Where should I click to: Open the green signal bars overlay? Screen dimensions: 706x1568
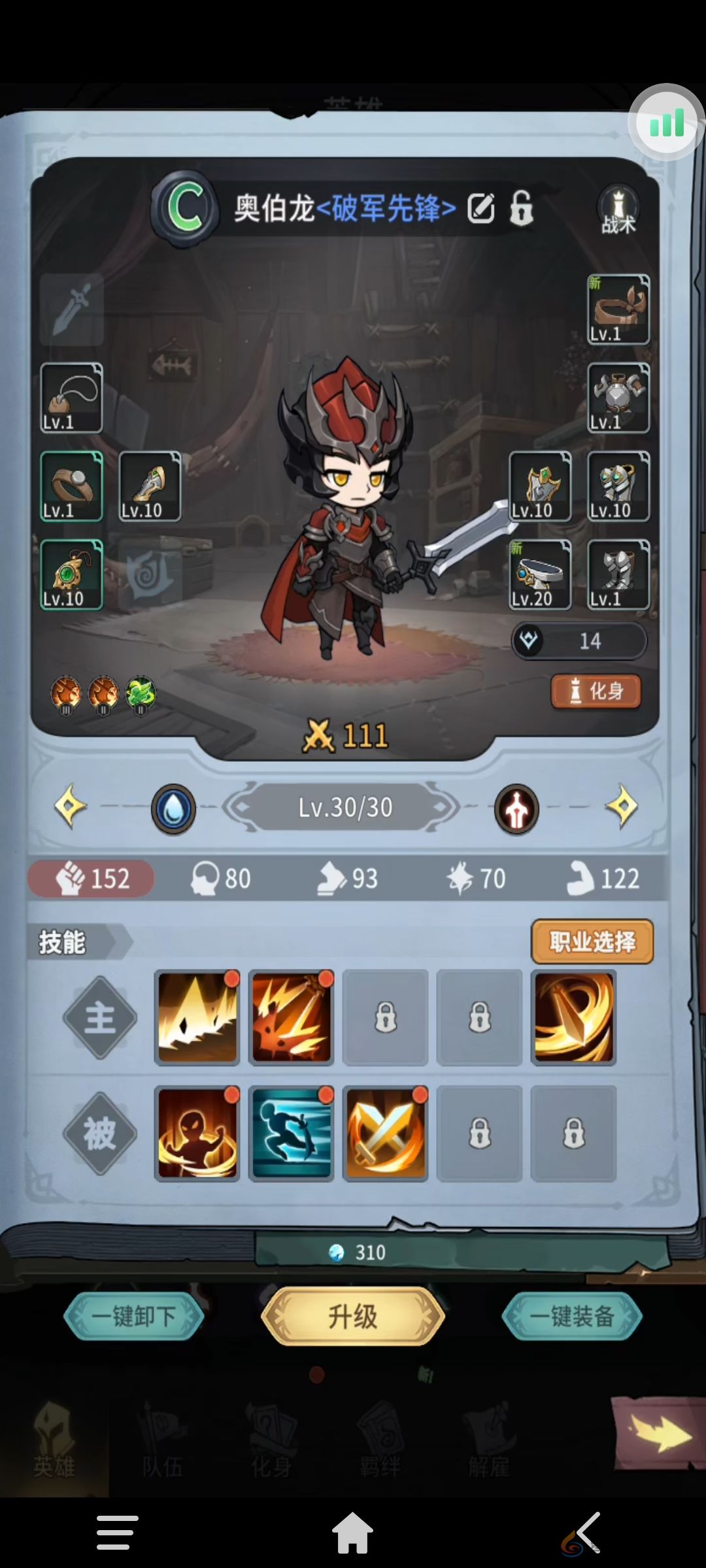(x=666, y=123)
